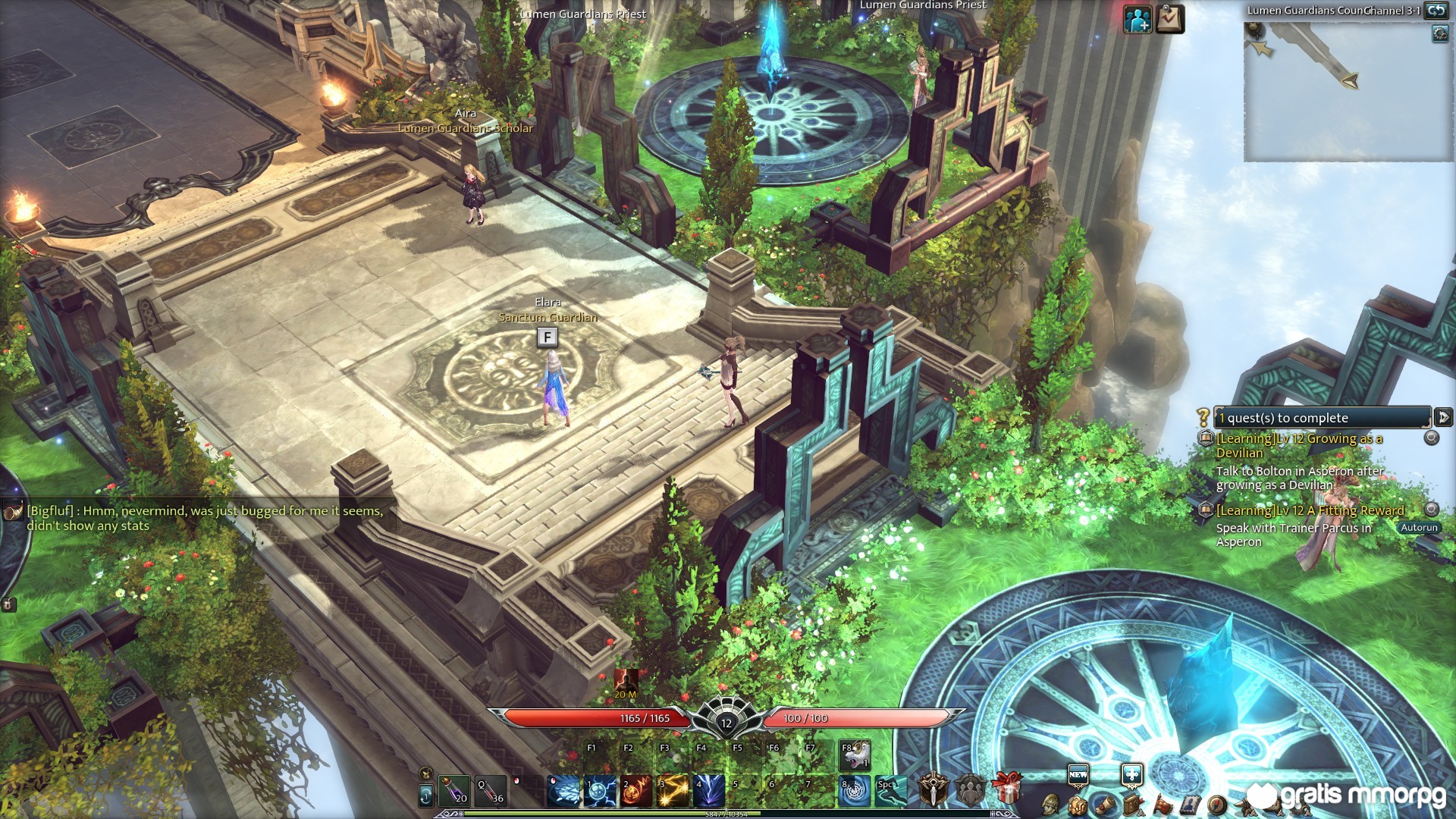Click the Autorun button
This screenshot has width=1456, height=819.
click(x=1418, y=528)
